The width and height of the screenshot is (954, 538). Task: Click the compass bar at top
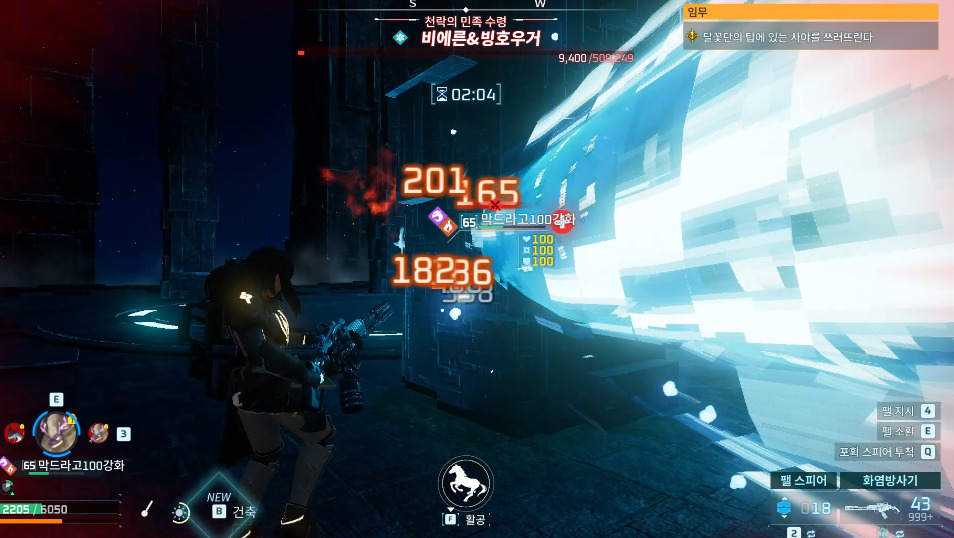pos(477,5)
